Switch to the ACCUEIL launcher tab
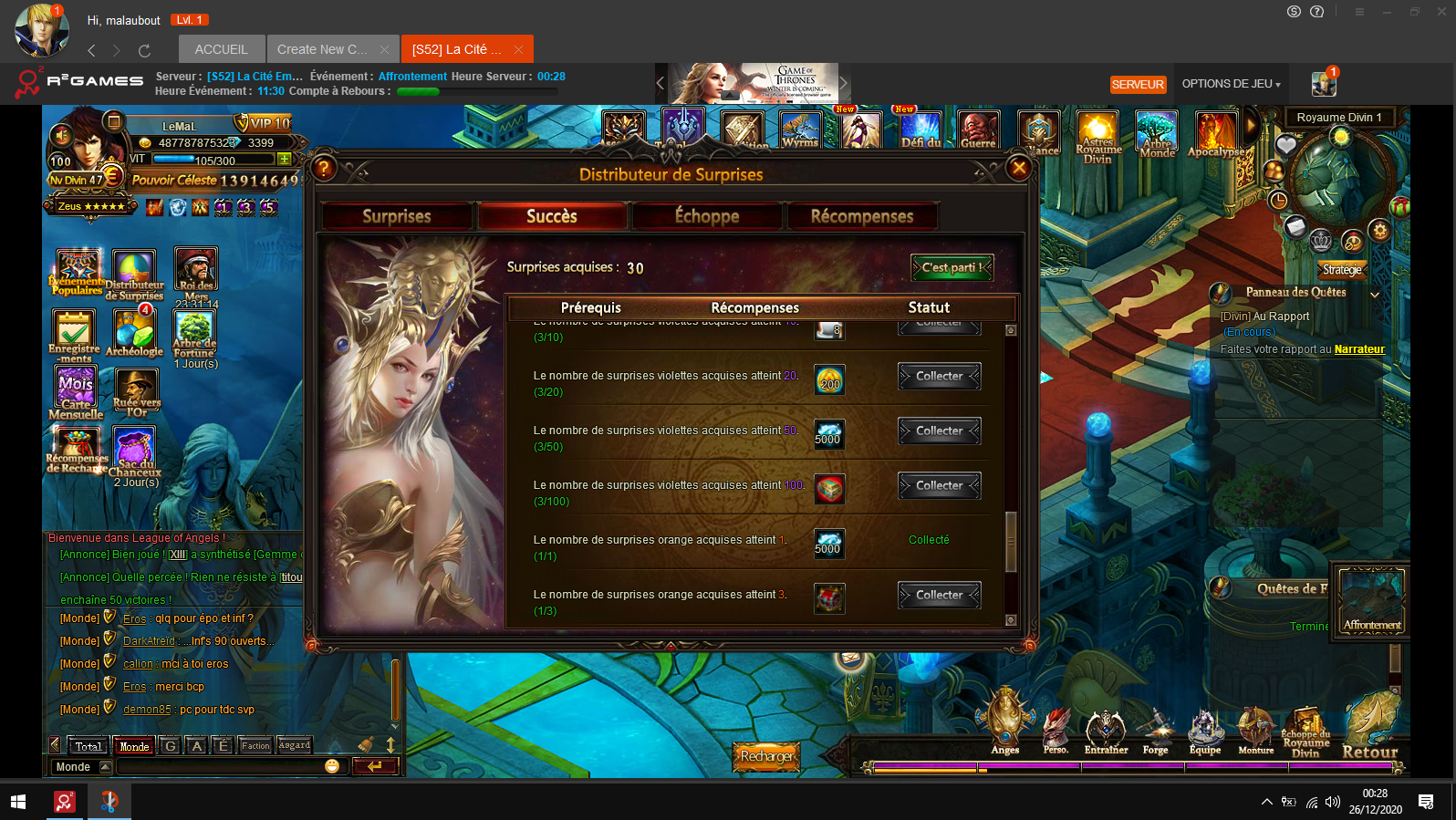The image size is (1456, 820). pos(221,49)
